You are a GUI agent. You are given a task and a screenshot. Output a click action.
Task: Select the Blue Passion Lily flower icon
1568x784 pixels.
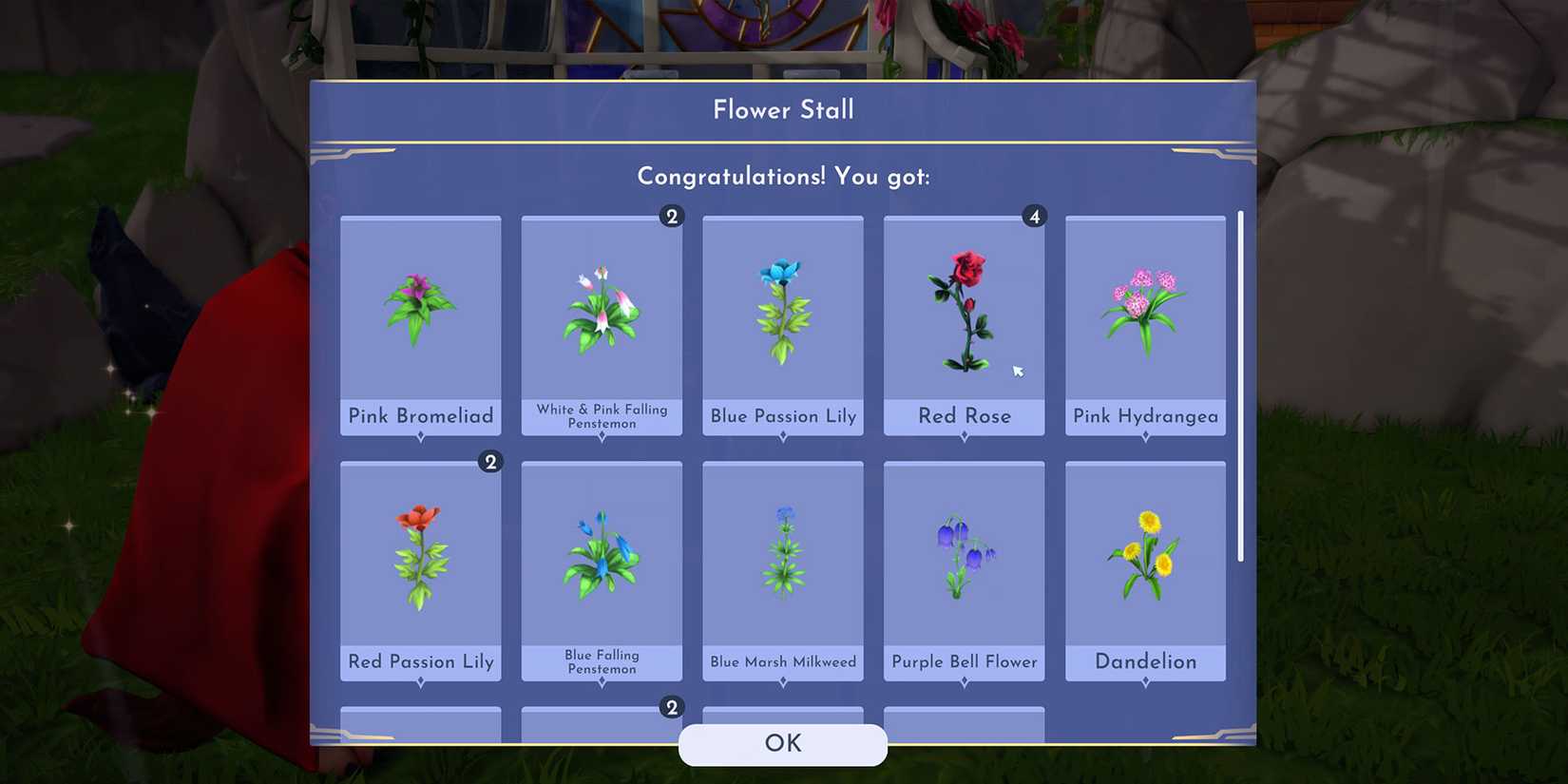(x=782, y=304)
